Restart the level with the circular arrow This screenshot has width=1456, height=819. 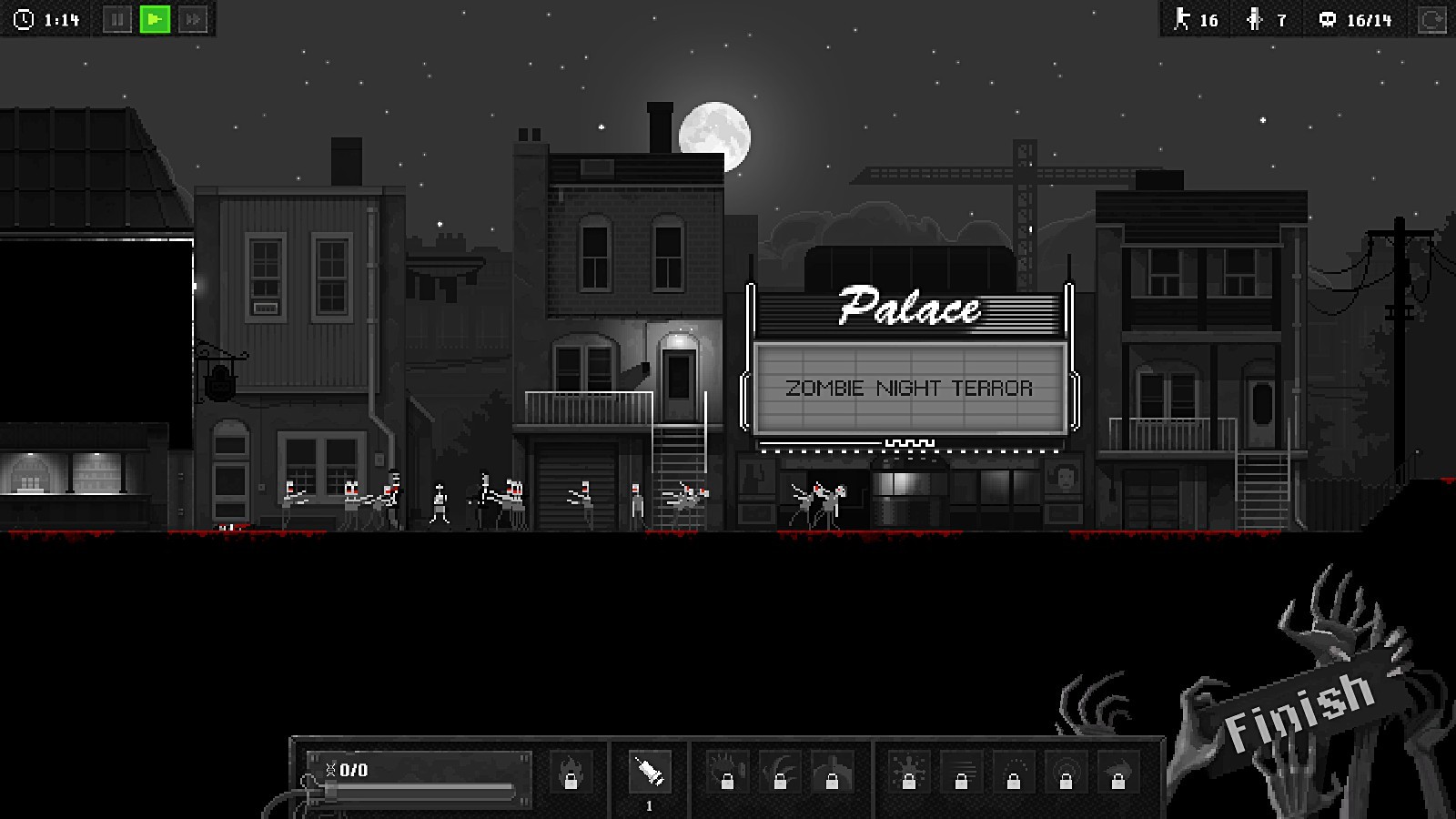[1431, 20]
